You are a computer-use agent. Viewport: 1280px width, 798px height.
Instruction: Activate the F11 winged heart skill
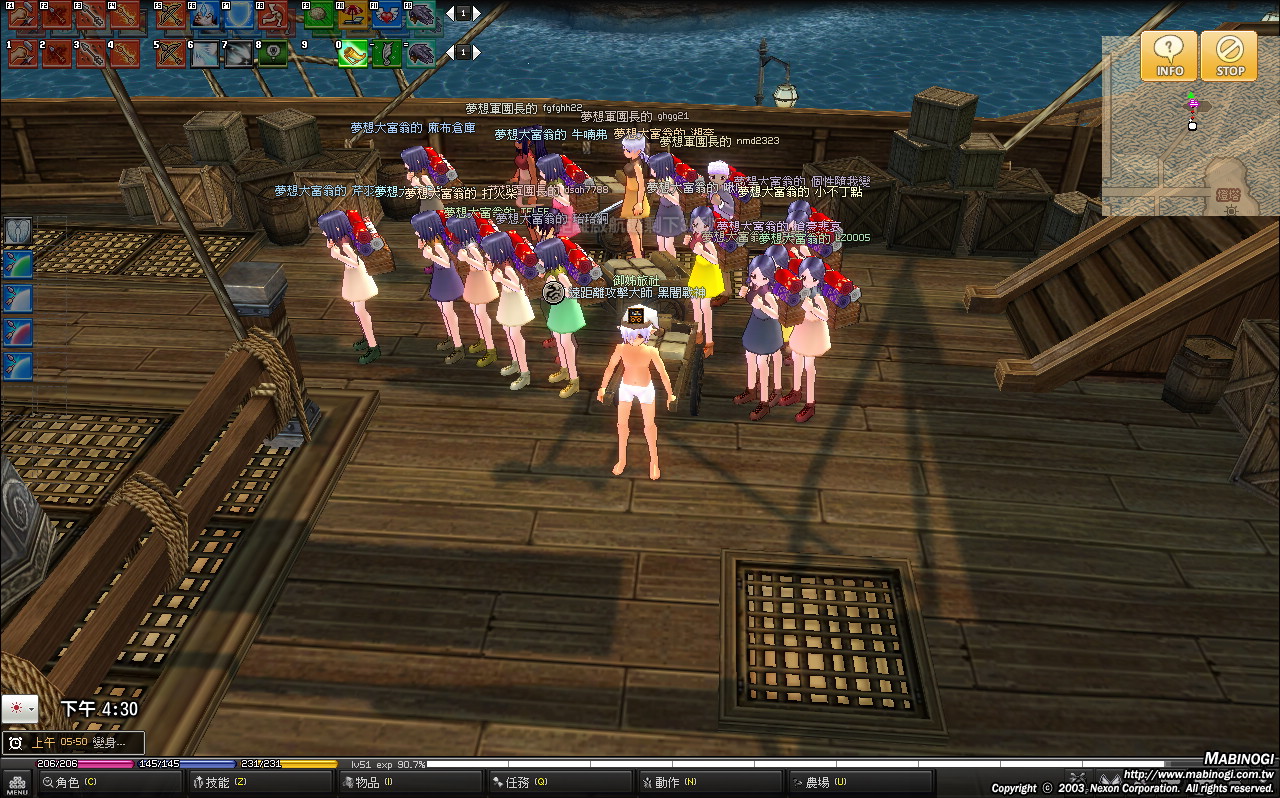(388, 15)
